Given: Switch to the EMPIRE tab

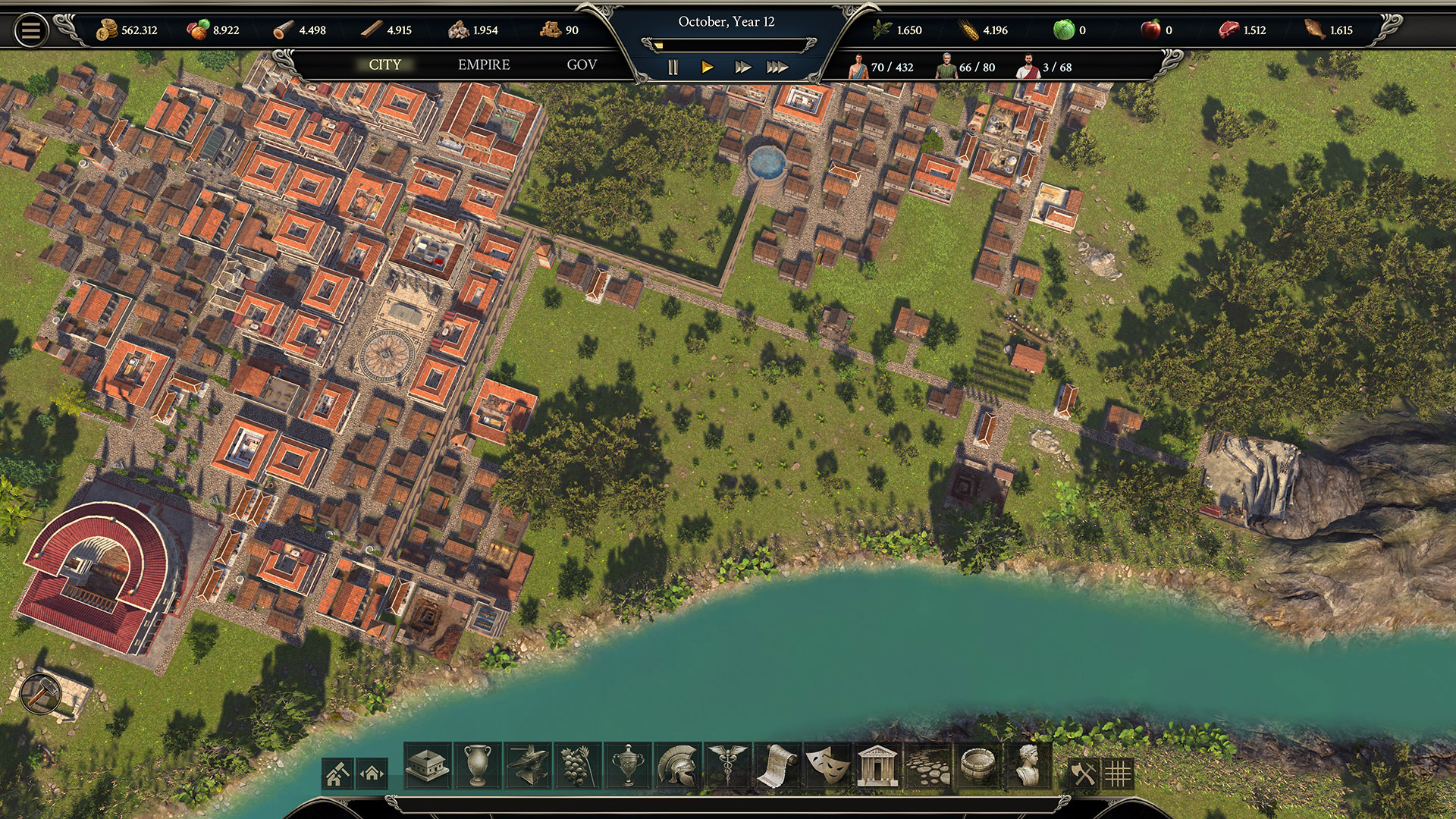Looking at the screenshot, I should pyautogui.click(x=483, y=65).
